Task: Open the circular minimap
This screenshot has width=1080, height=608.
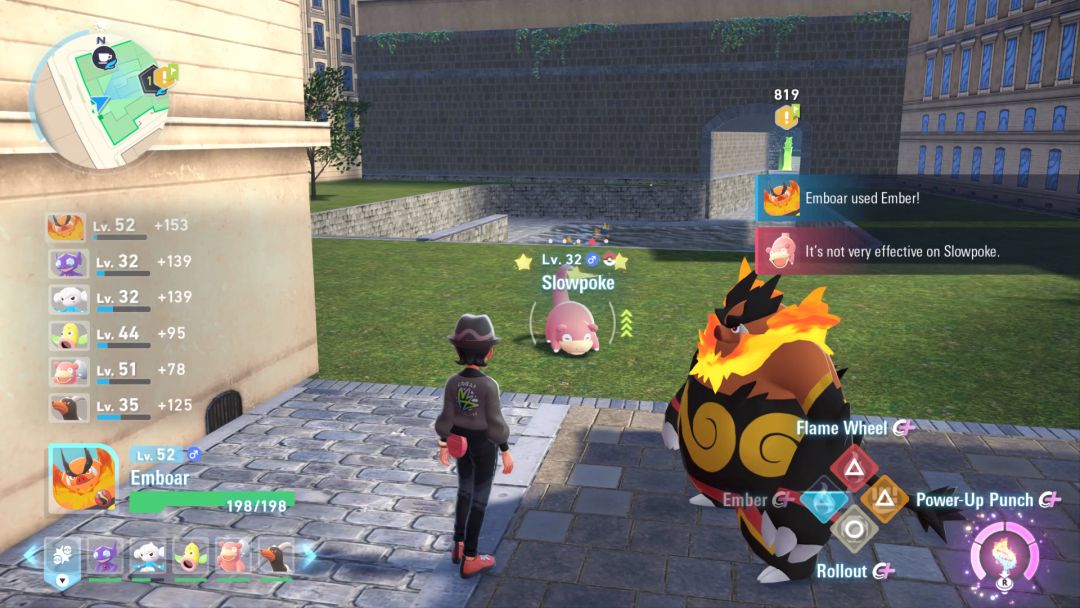Action: coord(102,95)
